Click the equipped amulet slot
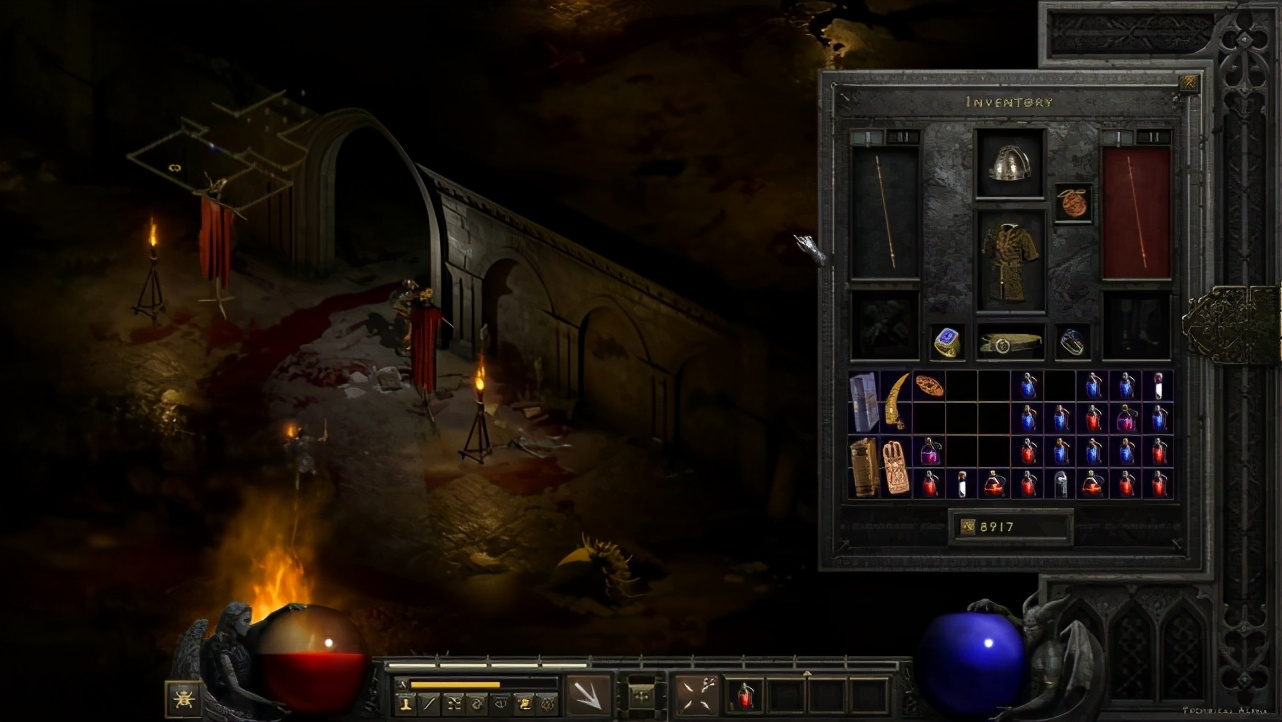The image size is (1282, 722). (x=1073, y=202)
